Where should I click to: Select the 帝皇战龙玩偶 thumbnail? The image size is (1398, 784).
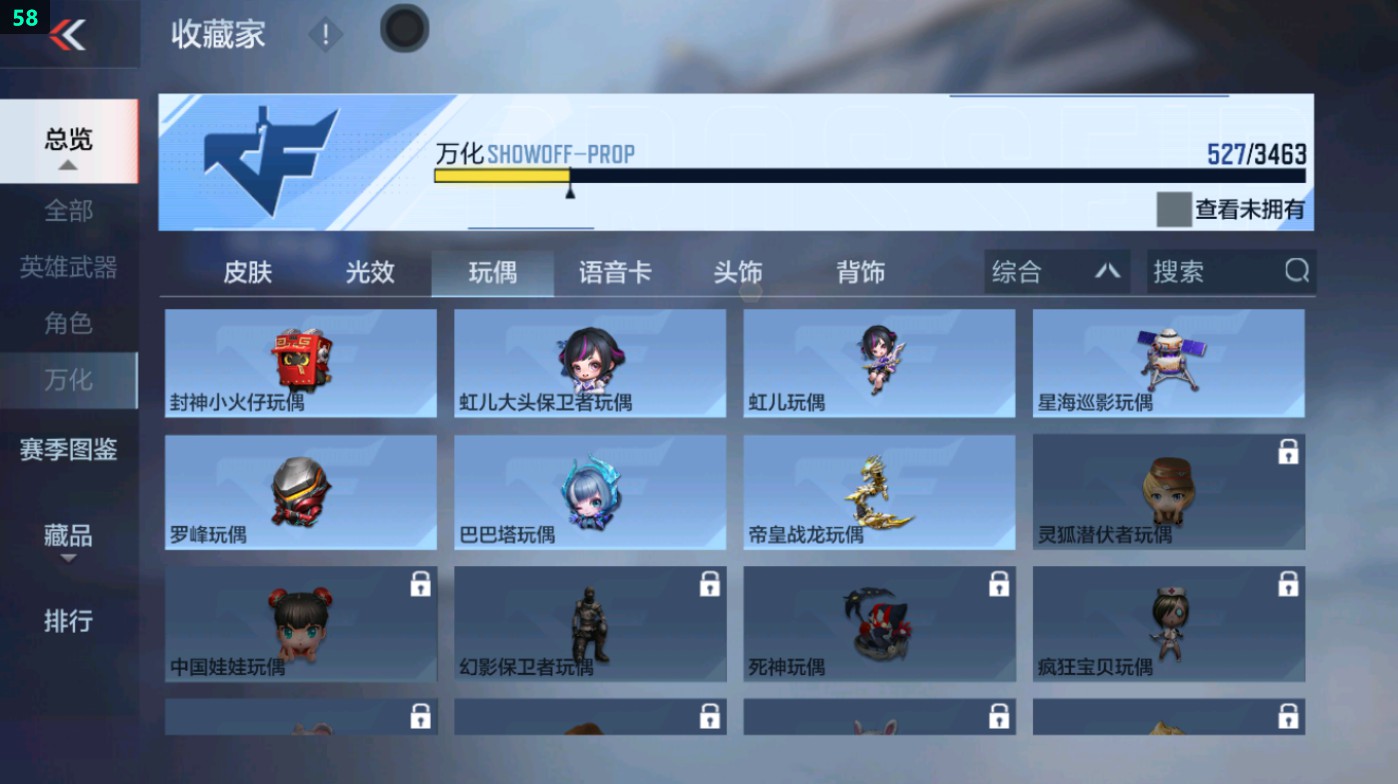point(878,490)
